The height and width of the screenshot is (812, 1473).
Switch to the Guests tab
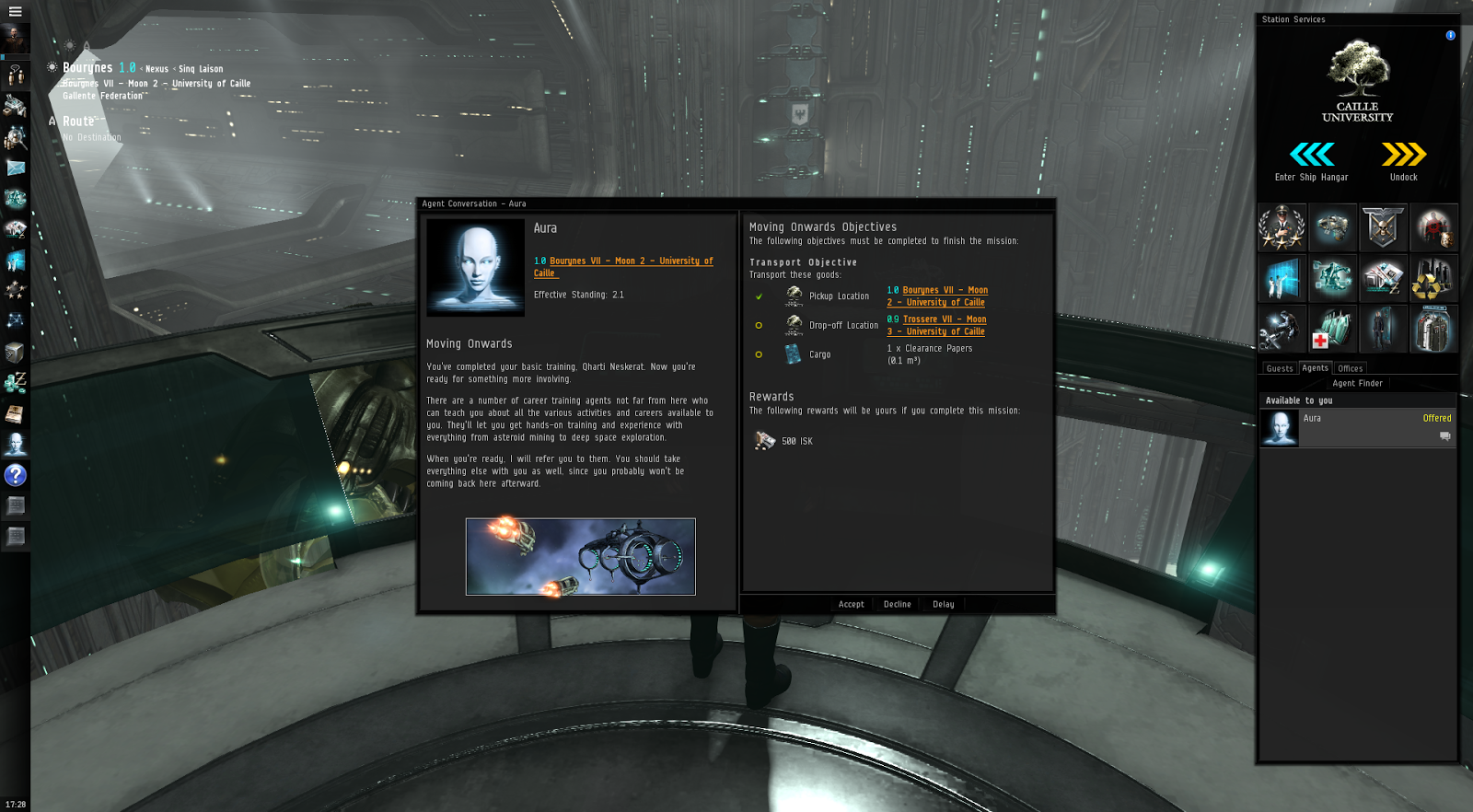pyautogui.click(x=1279, y=367)
